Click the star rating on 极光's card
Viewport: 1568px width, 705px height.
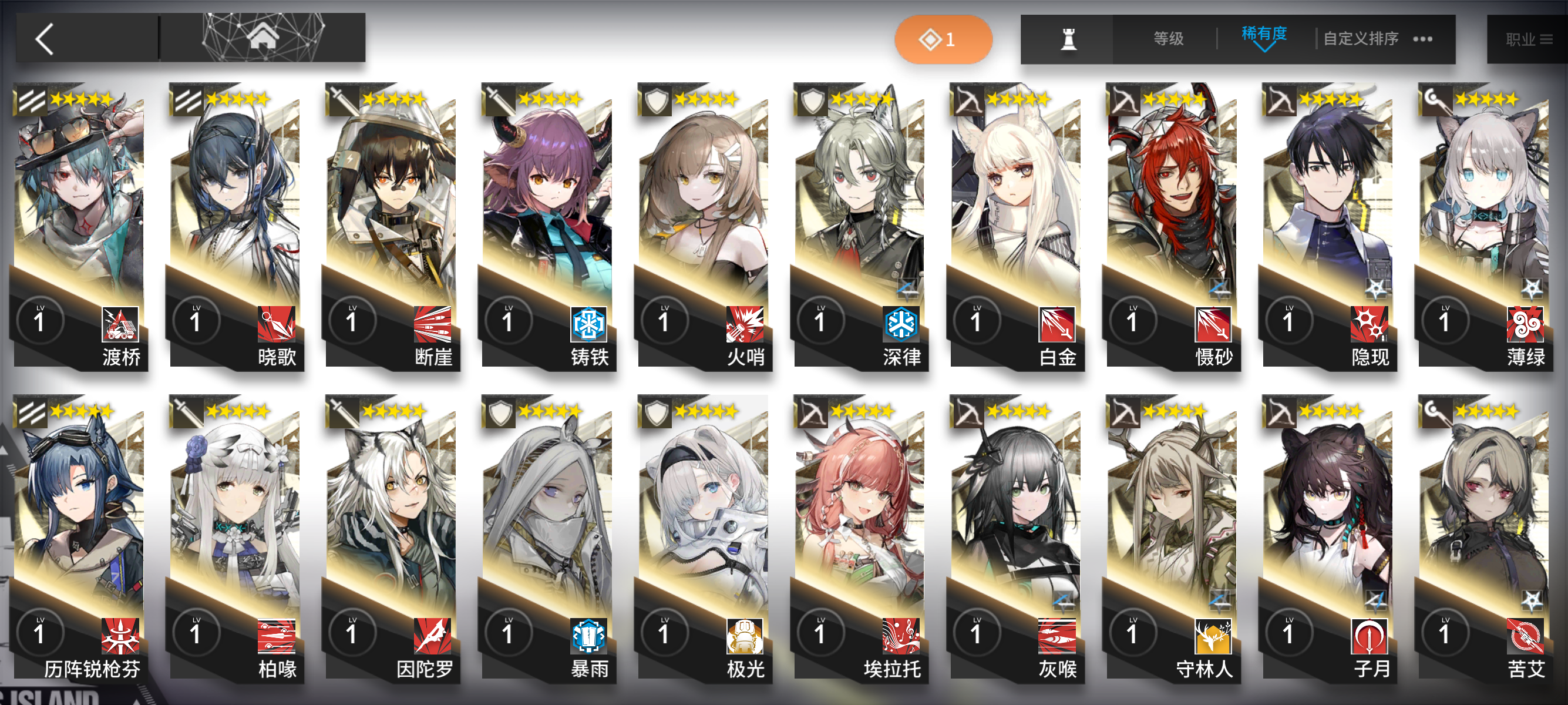click(x=706, y=413)
